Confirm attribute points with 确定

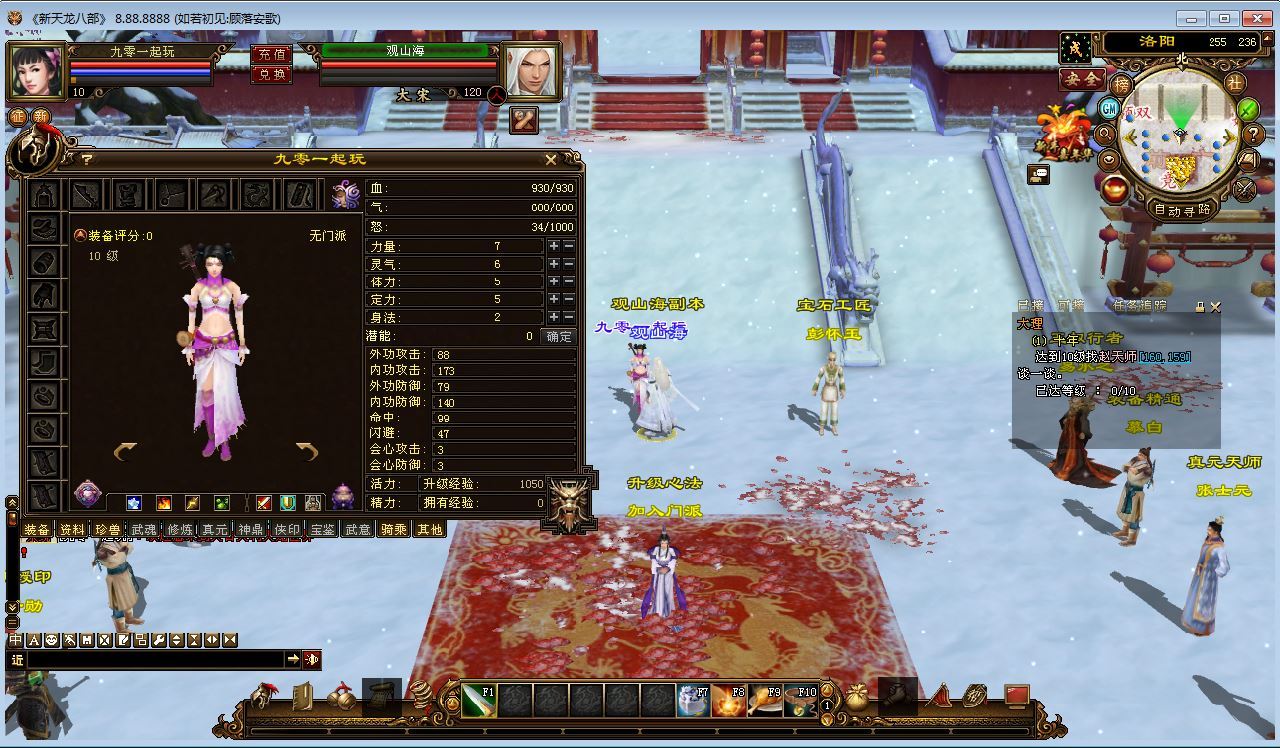(558, 336)
